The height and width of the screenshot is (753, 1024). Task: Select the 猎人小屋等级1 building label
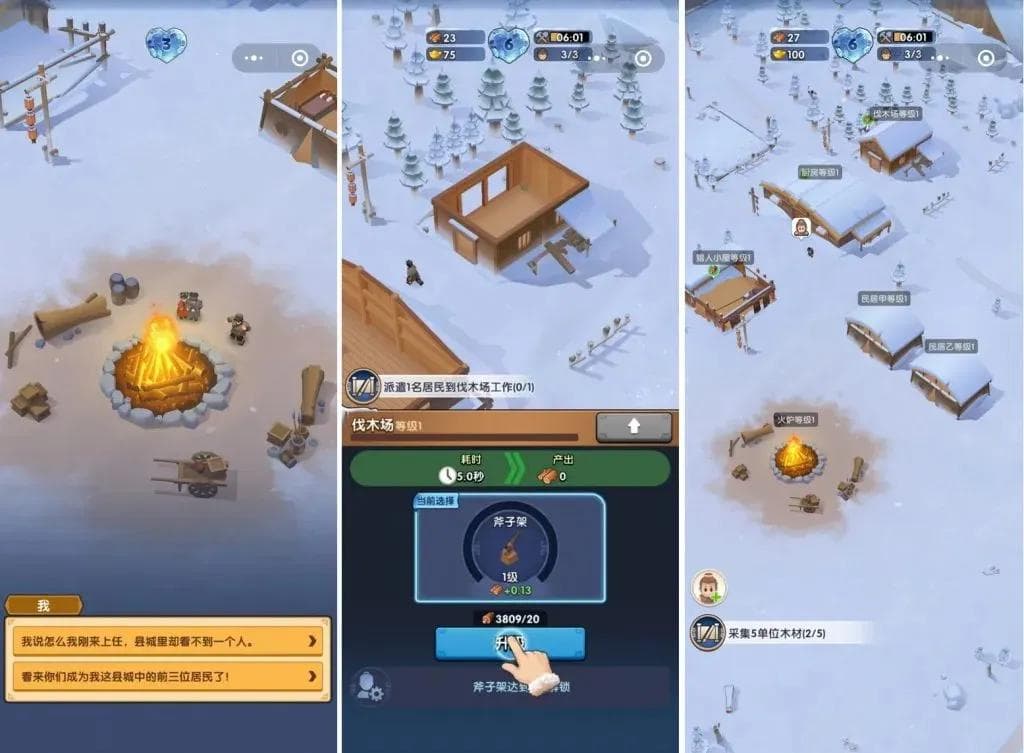tap(724, 257)
